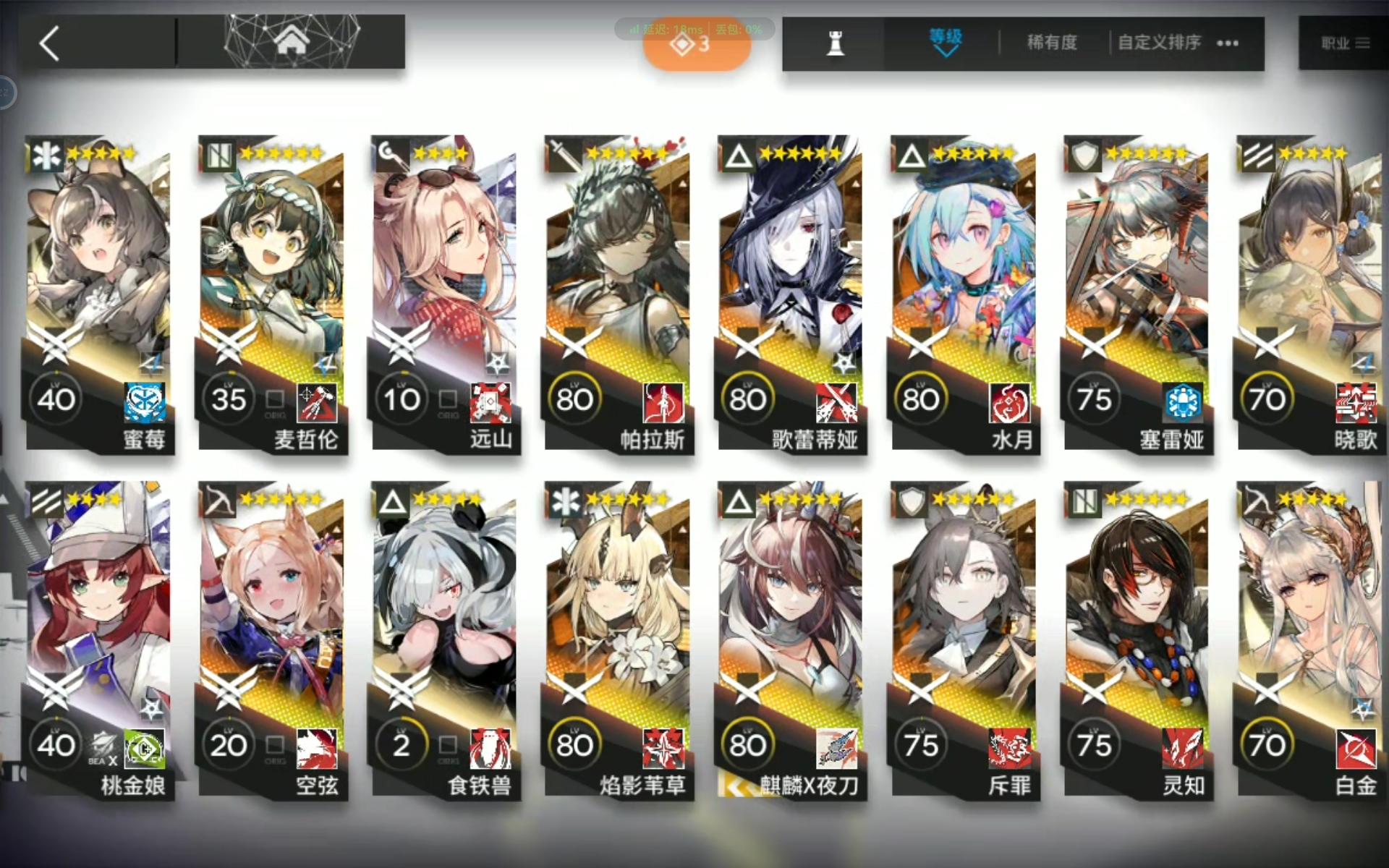This screenshot has width=1389, height=868.
Task: Click the back arrow at top left
Action: (49, 43)
